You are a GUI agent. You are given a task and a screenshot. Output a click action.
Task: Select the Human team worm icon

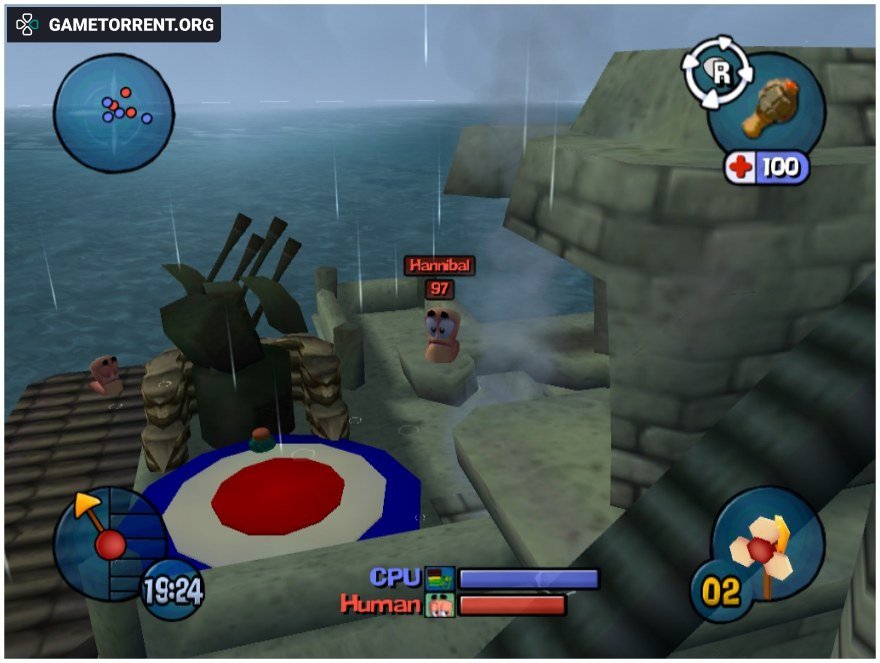point(440,605)
